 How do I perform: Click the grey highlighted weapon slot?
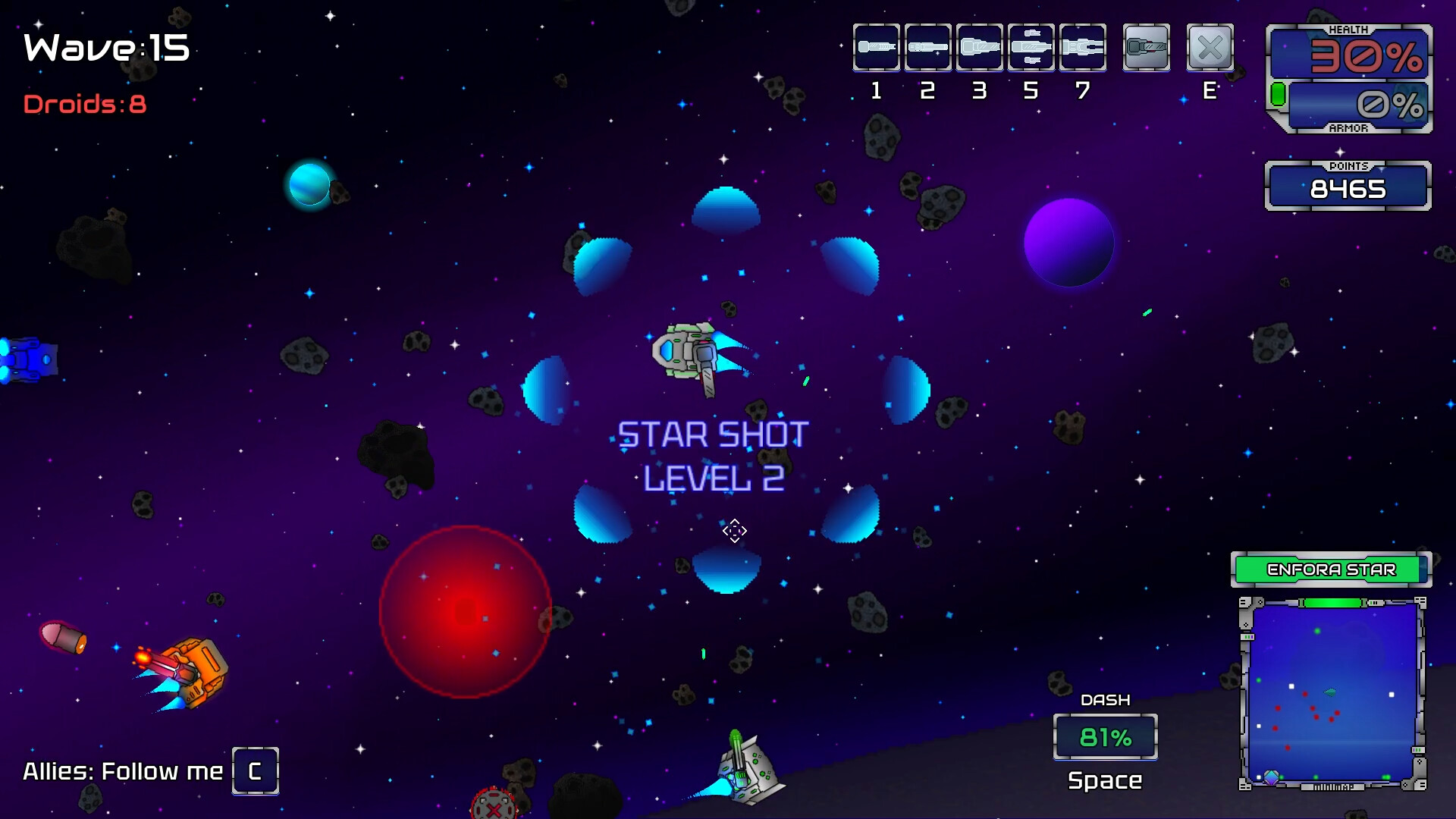pyautogui.click(x=1146, y=48)
